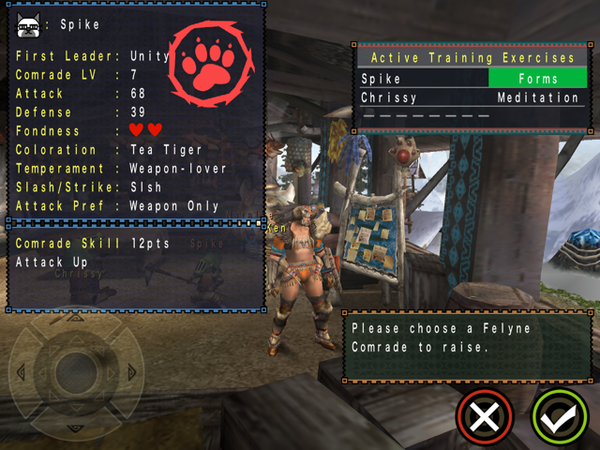Cancel with the red X button
The image size is (600, 450).
click(485, 415)
